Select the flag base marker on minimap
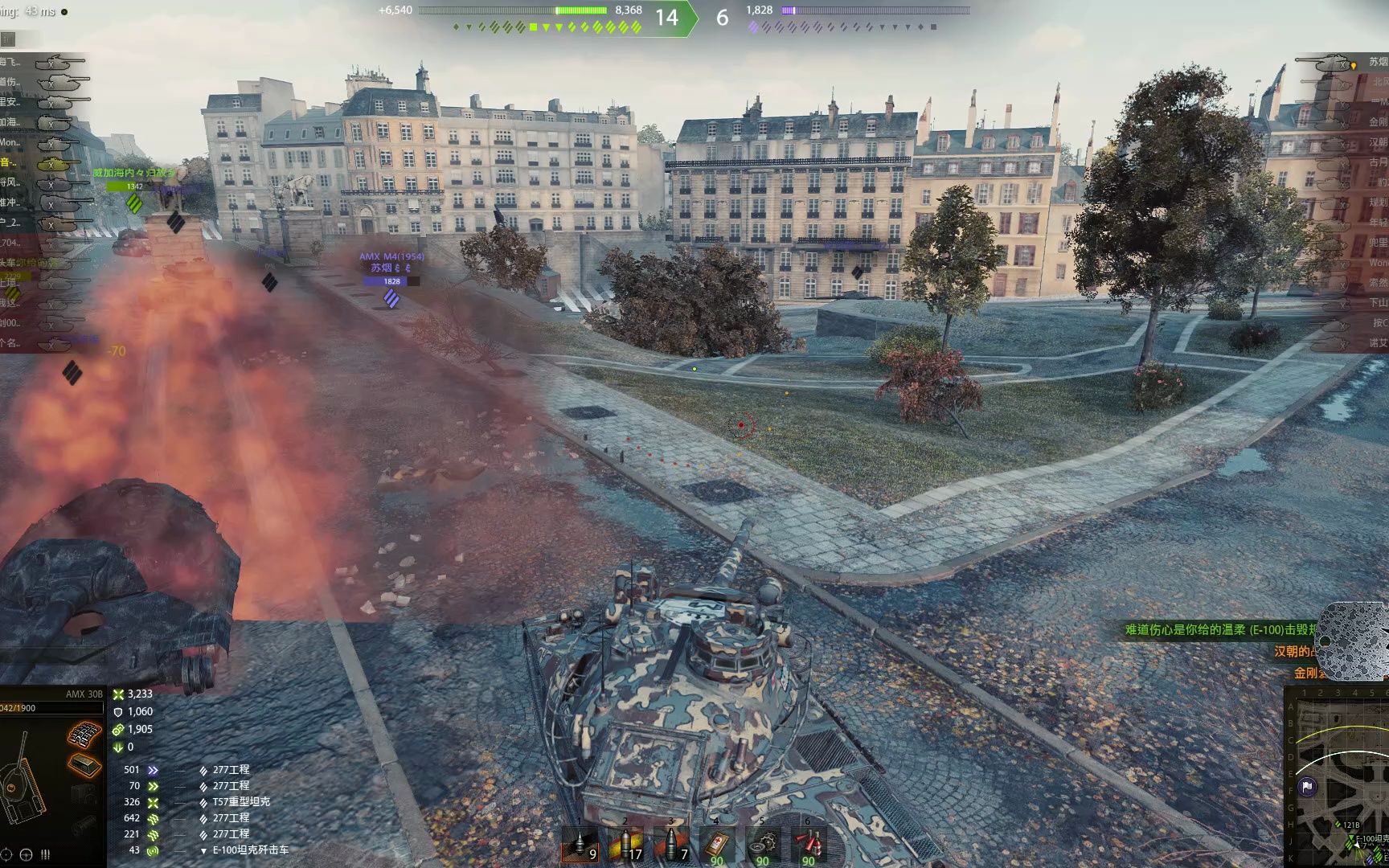Viewport: 1389px width, 868px height. point(1308,787)
